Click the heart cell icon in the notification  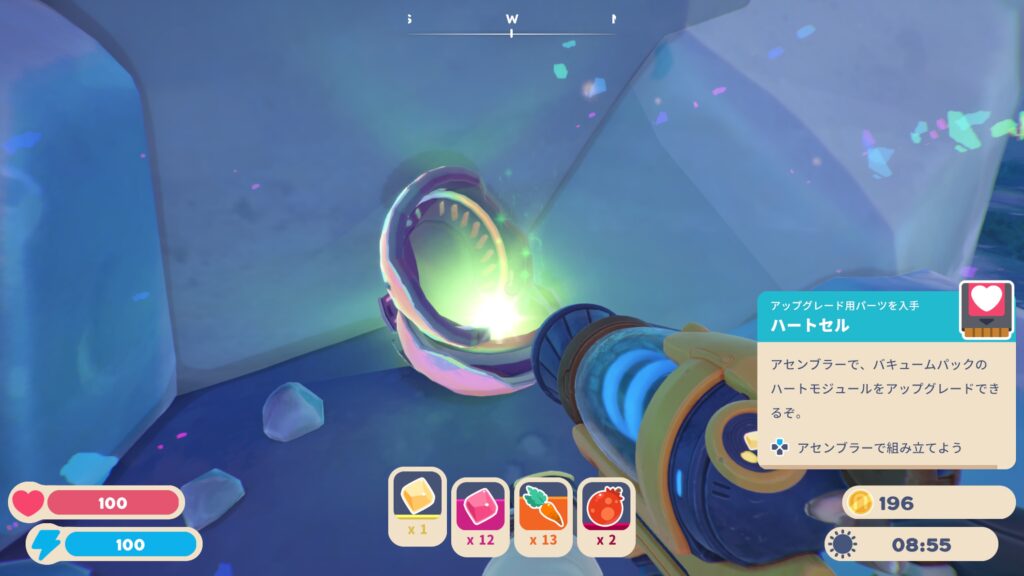pos(984,310)
